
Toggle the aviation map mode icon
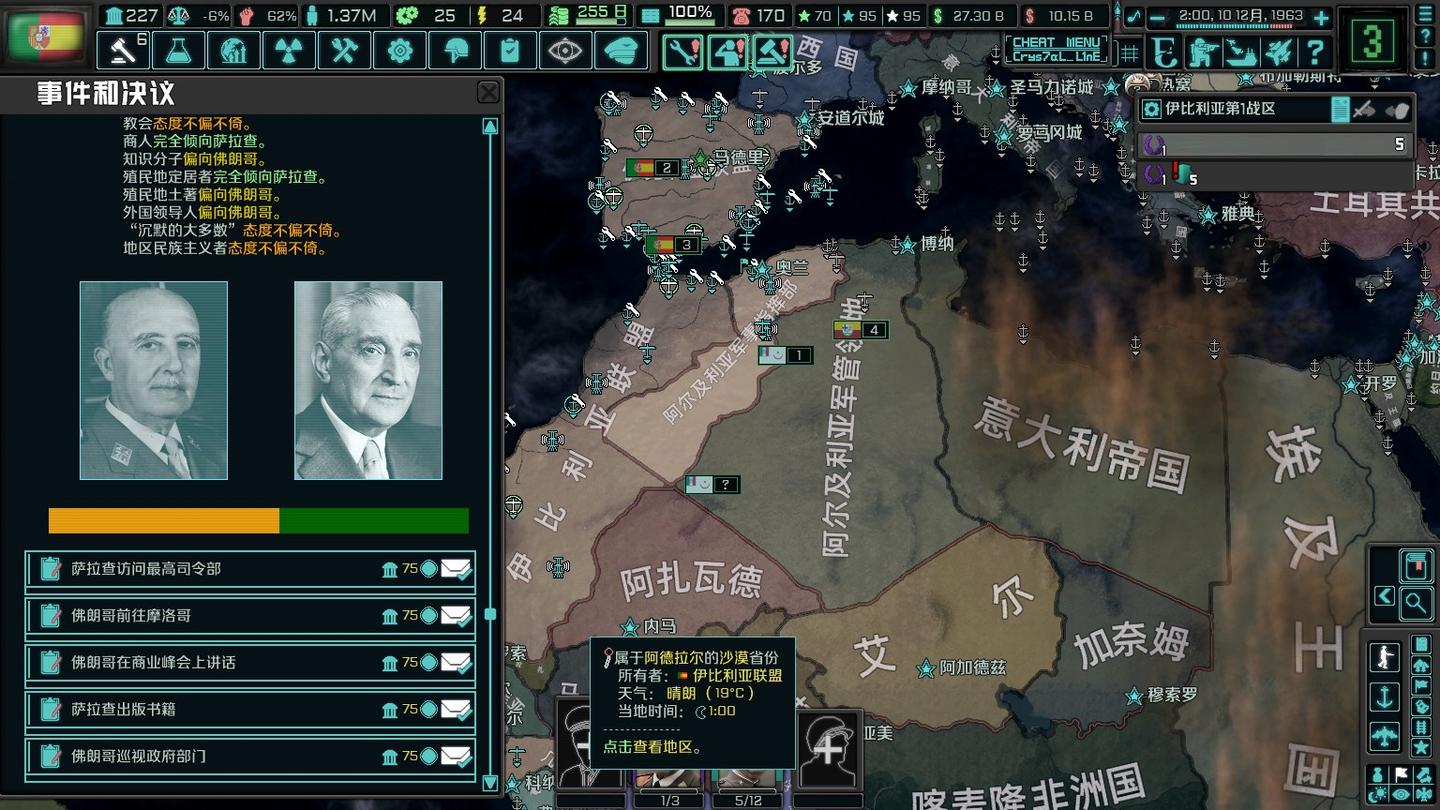click(1386, 734)
